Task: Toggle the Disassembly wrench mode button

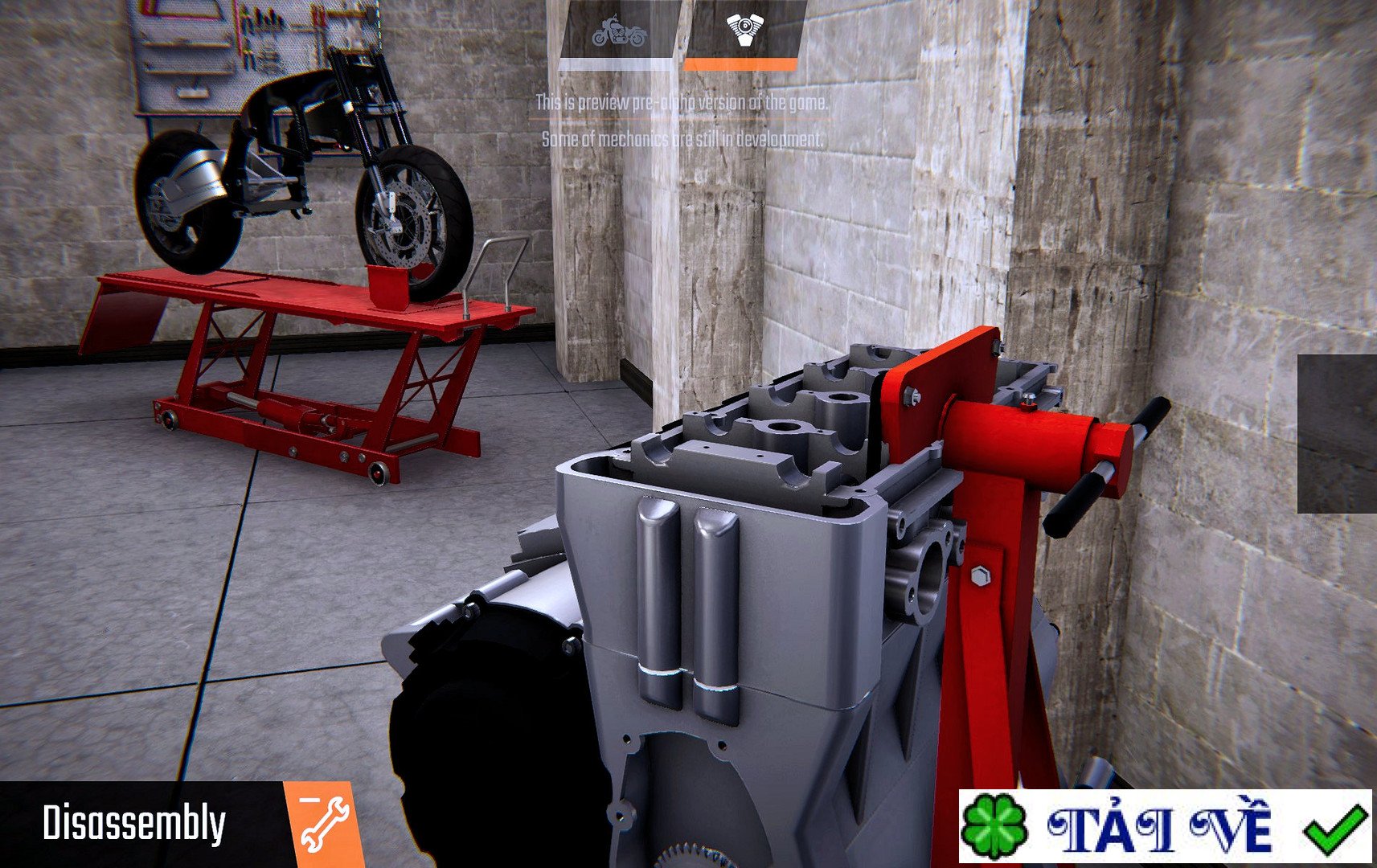Action: click(323, 823)
